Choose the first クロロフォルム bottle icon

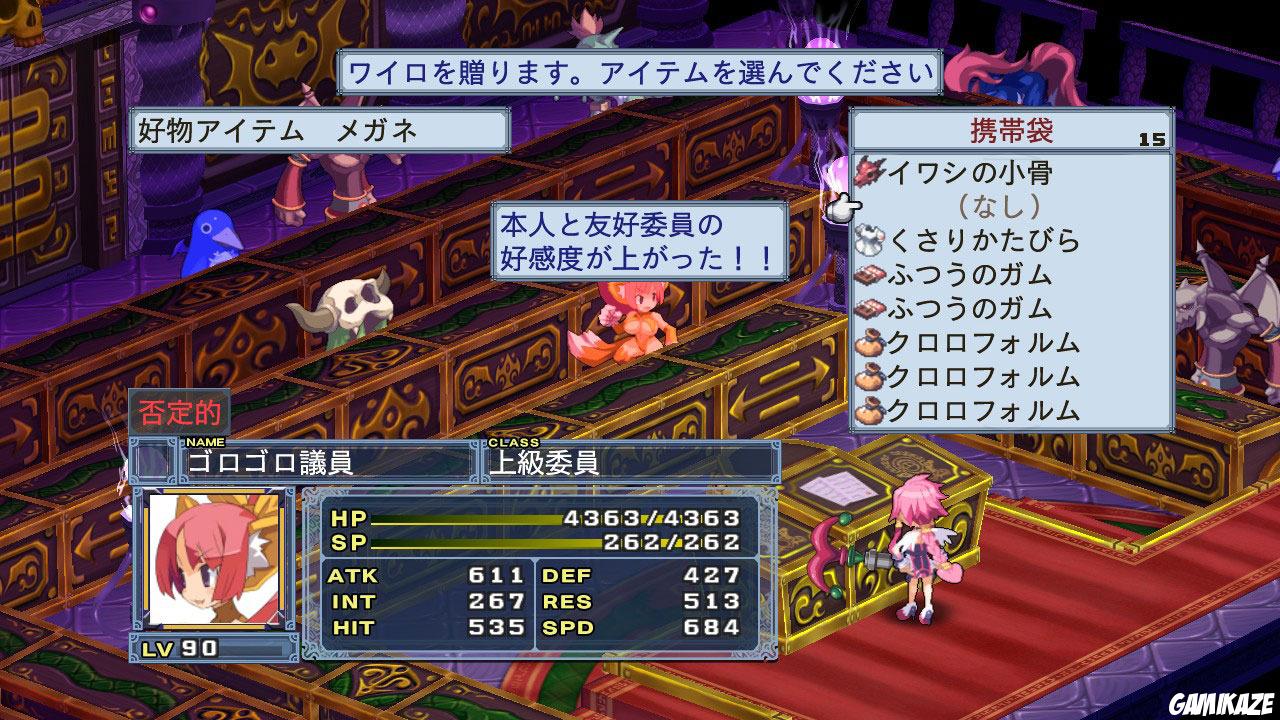click(869, 344)
